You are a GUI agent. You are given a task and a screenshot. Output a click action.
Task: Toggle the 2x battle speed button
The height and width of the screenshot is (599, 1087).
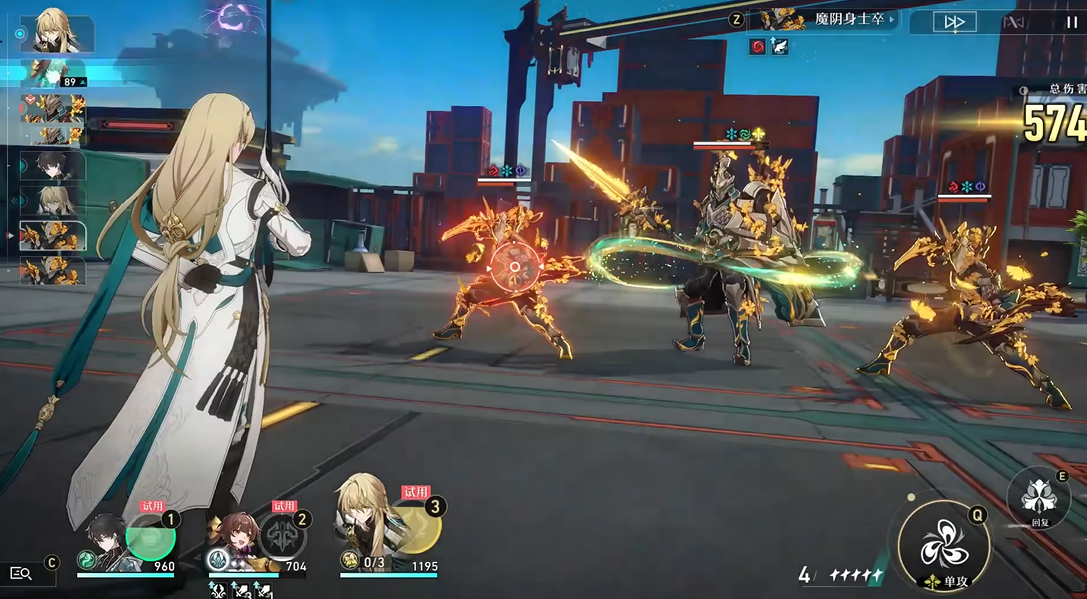954,22
